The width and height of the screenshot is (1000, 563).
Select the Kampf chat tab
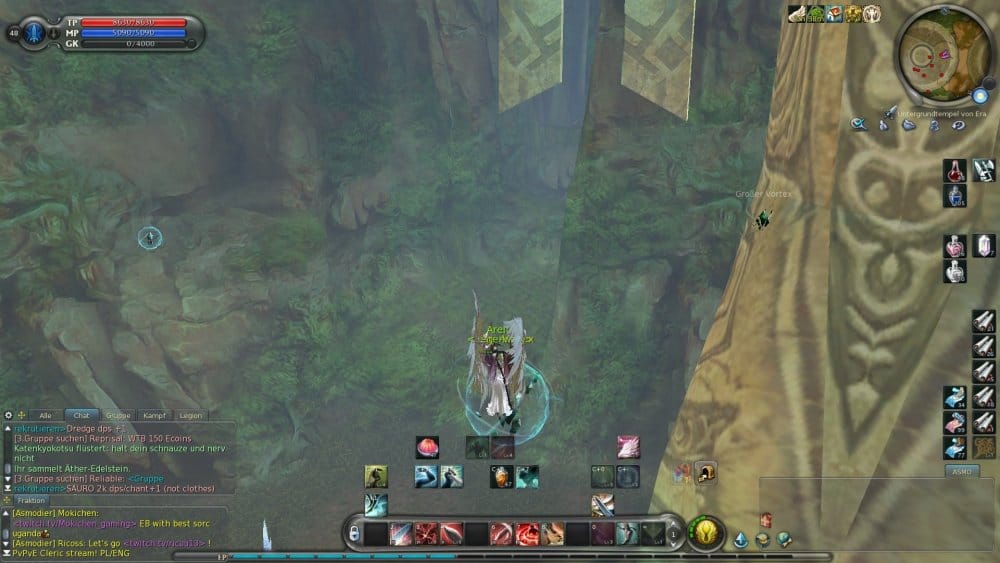[x=154, y=415]
